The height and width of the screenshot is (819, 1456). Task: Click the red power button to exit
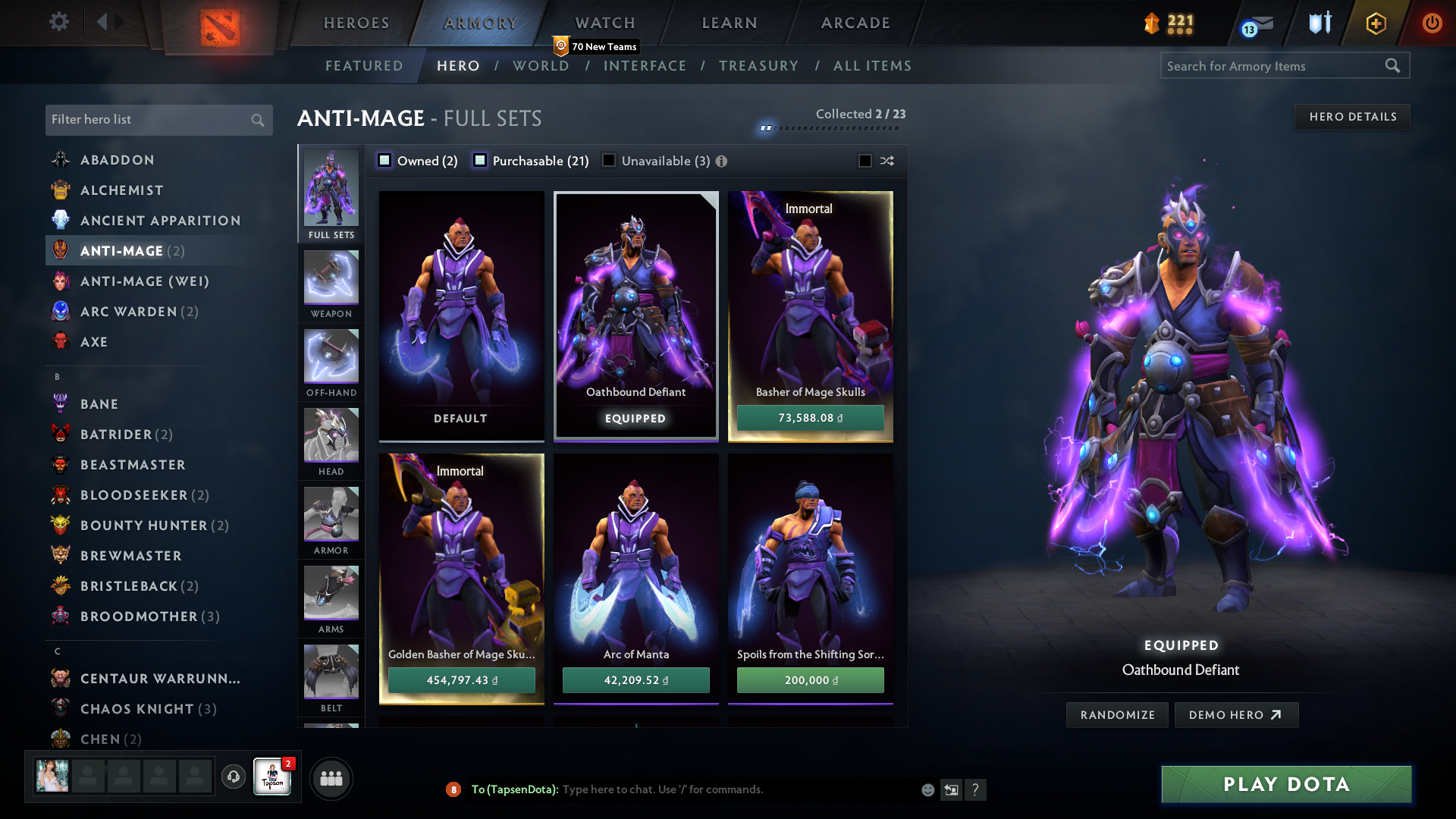pyautogui.click(x=1432, y=24)
